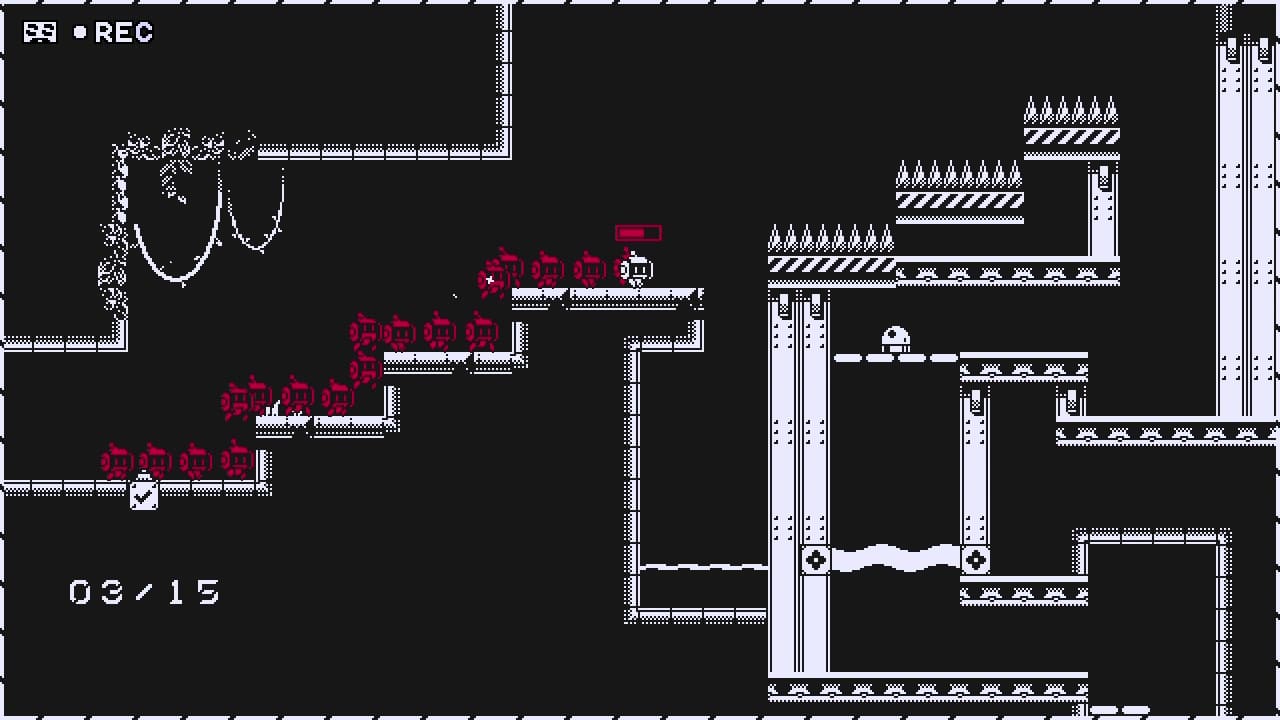This screenshot has width=1280, height=720.
Task: Click the face icon in the top-left HUD
Action: [39, 32]
